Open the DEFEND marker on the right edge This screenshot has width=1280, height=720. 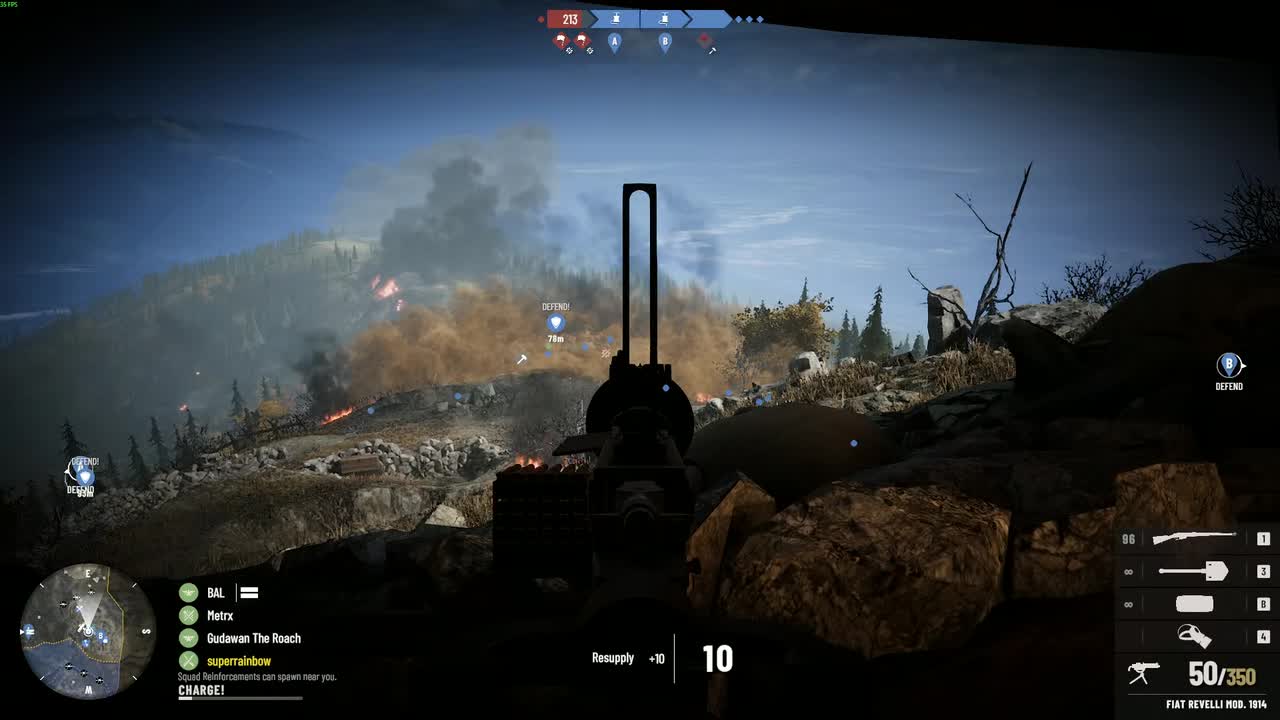(x=1229, y=365)
